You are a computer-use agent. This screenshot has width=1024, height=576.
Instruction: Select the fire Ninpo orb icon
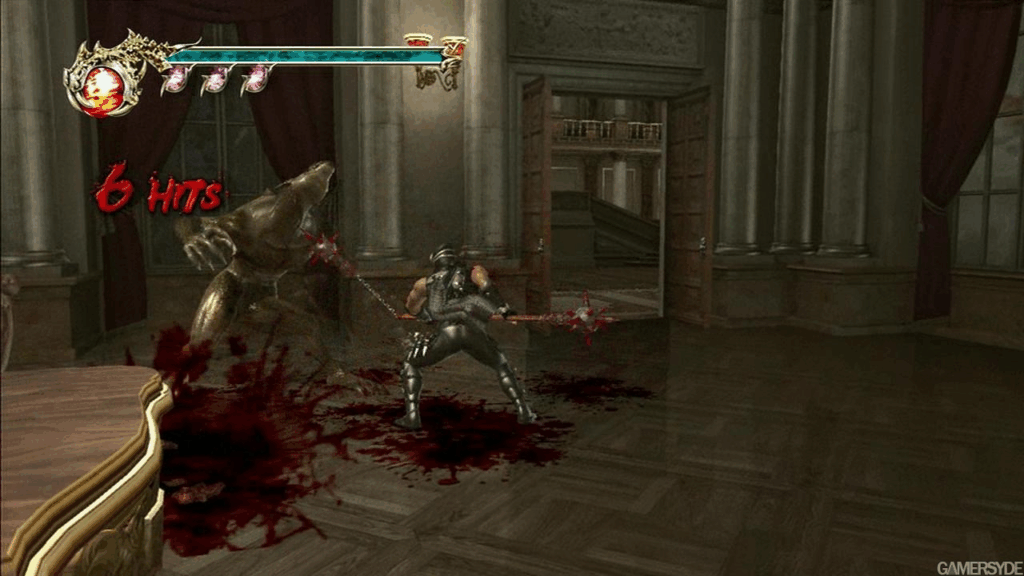100,89
